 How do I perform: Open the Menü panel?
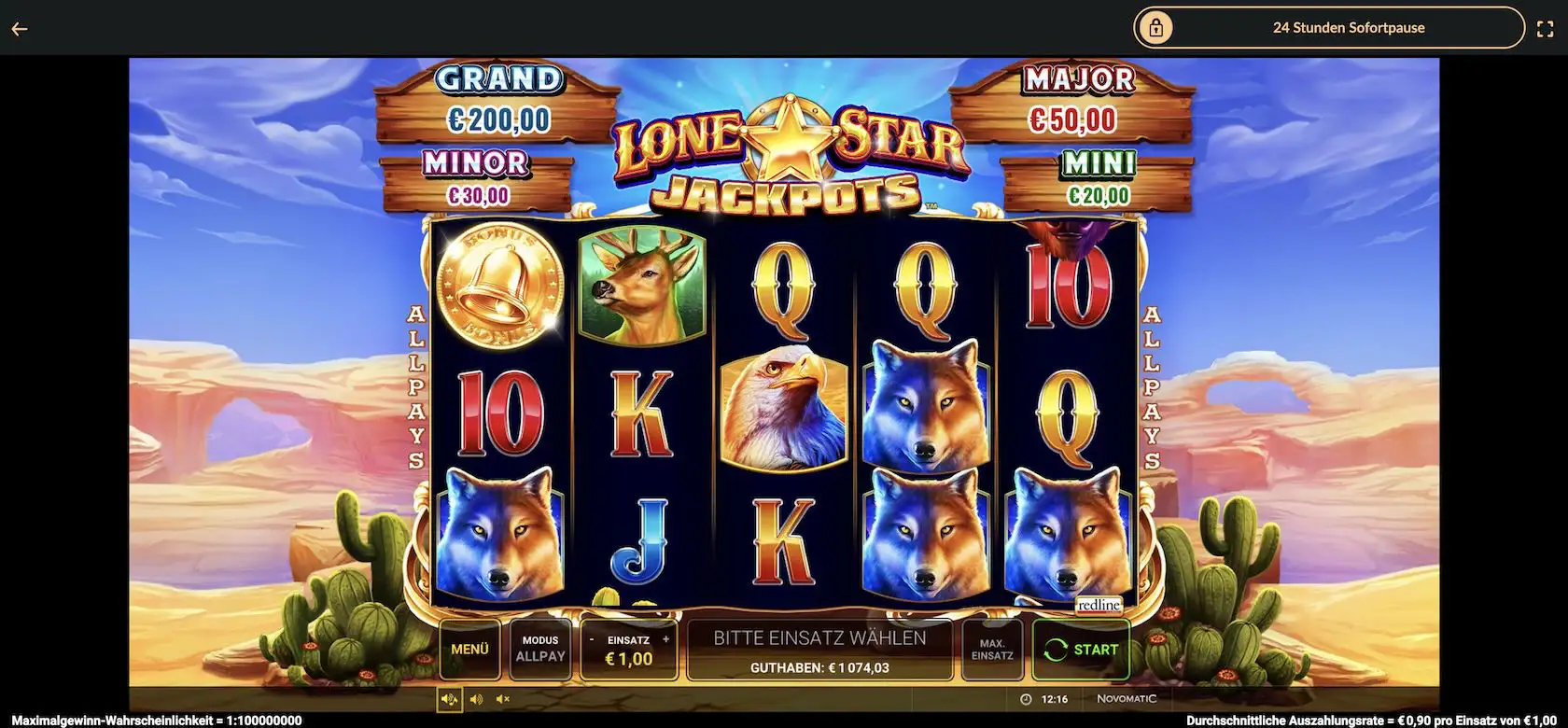(x=469, y=648)
